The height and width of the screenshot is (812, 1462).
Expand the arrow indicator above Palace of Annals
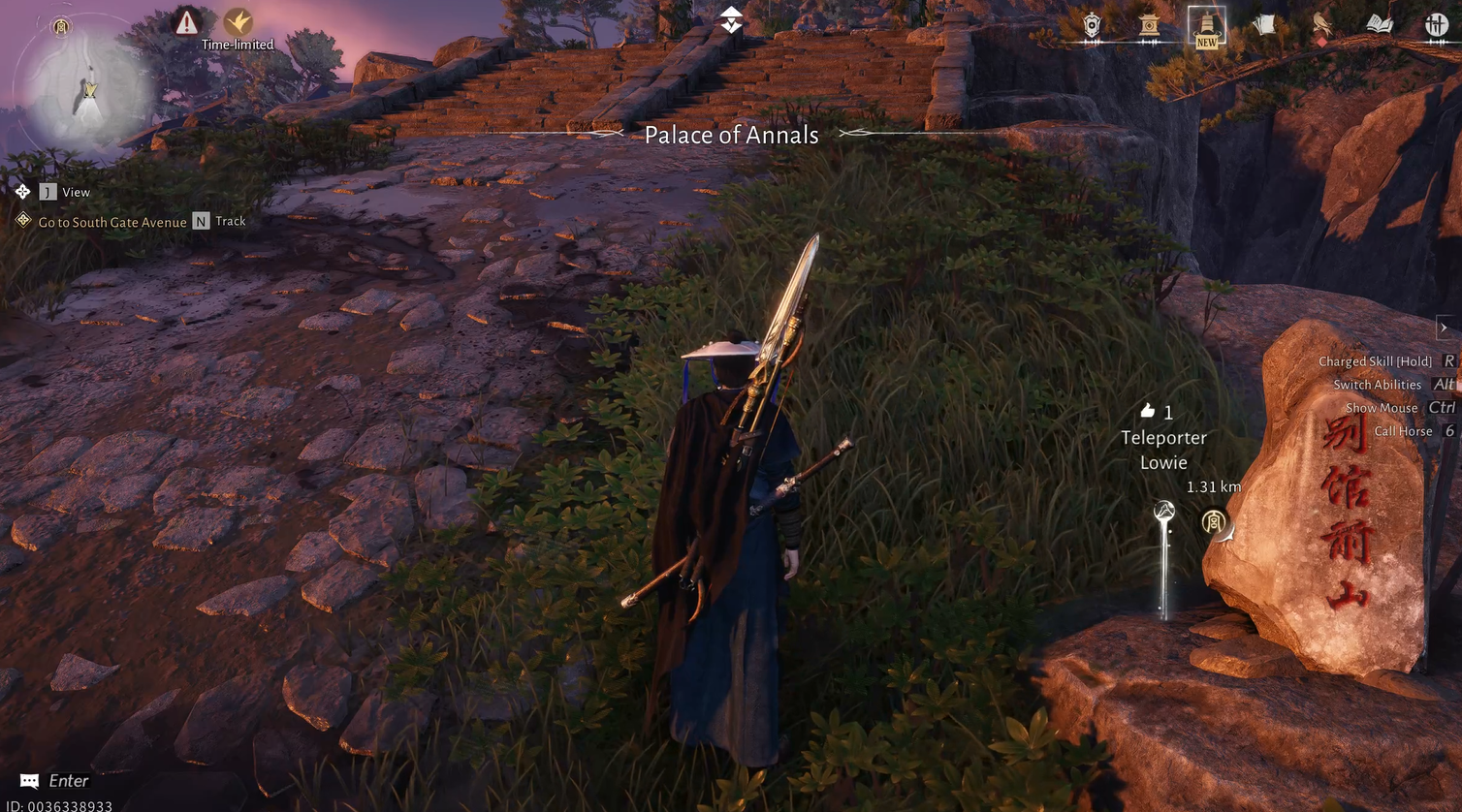click(x=730, y=17)
